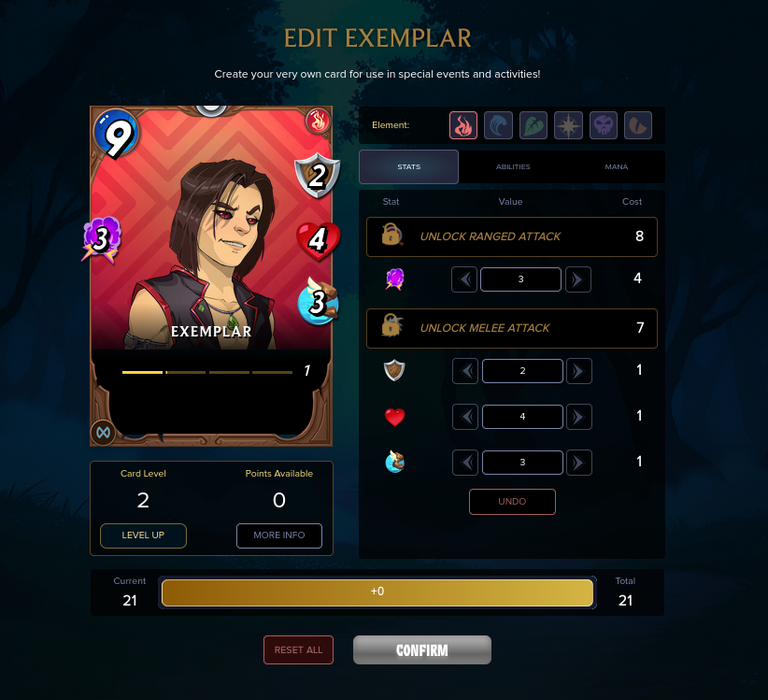
Task: Select the Dragon element icon
Action: click(638, 125)
